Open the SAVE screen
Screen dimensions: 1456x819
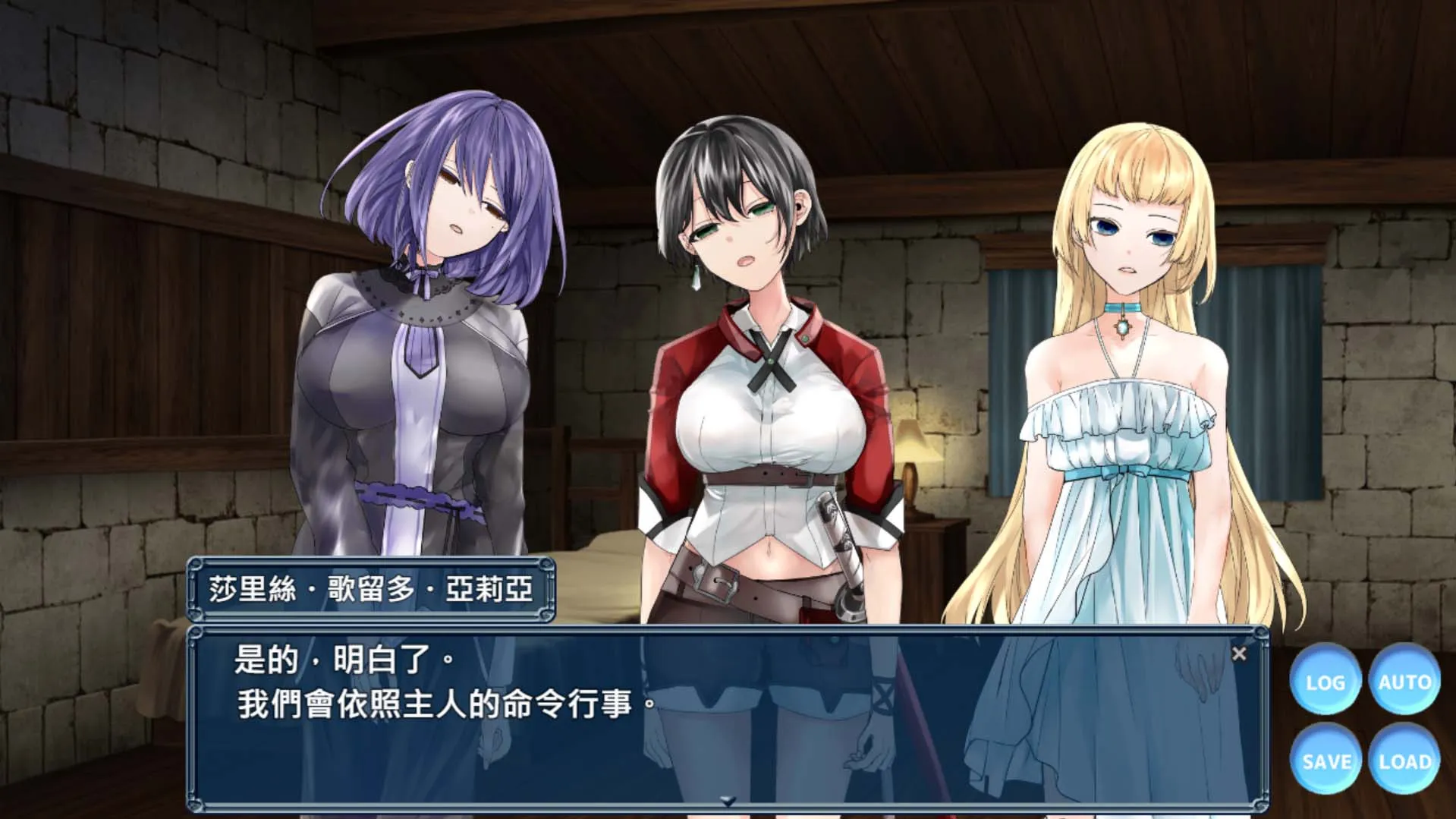(x=1325, y=761)
